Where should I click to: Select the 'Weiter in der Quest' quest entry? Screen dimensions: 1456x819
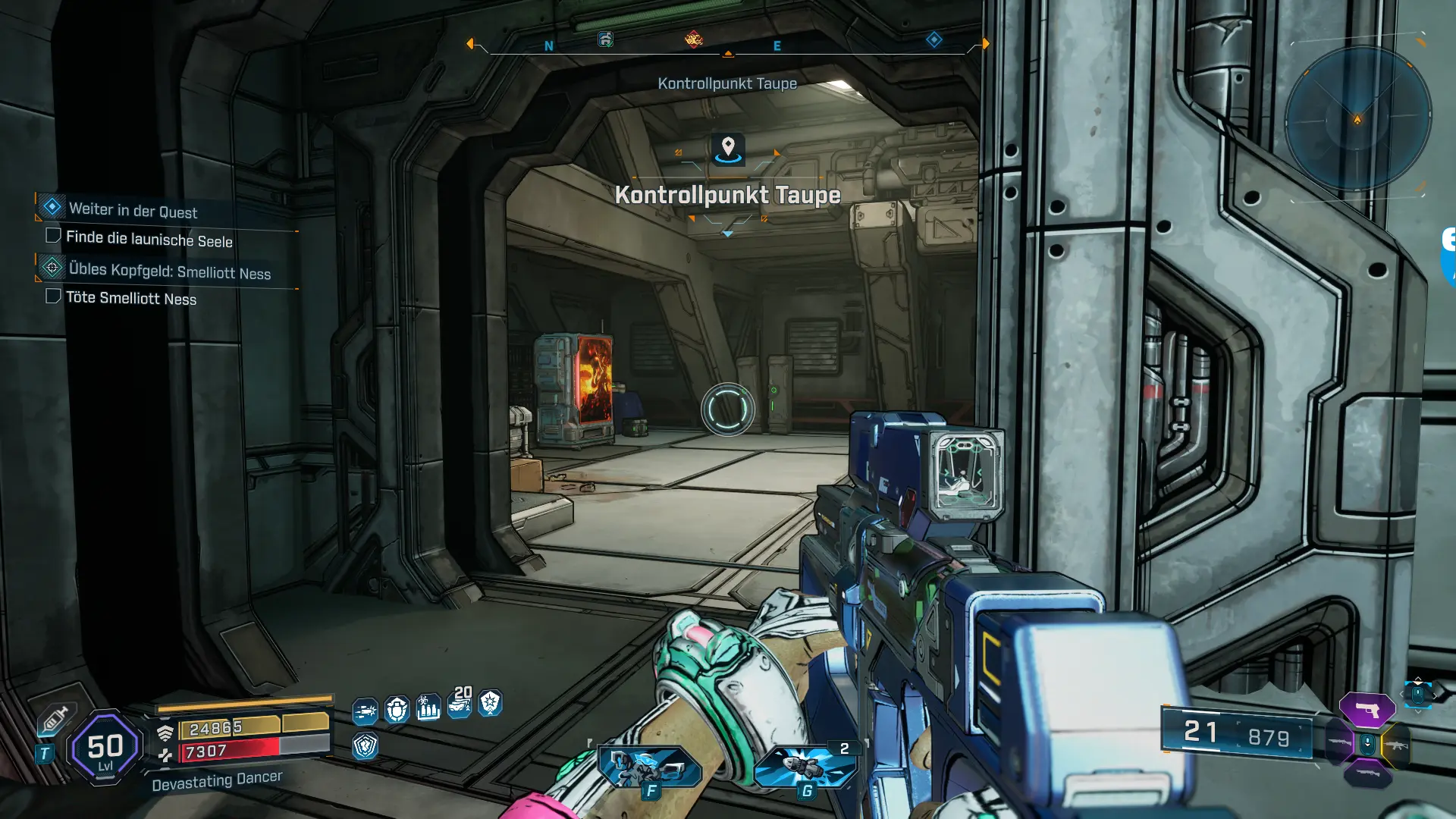133,210
